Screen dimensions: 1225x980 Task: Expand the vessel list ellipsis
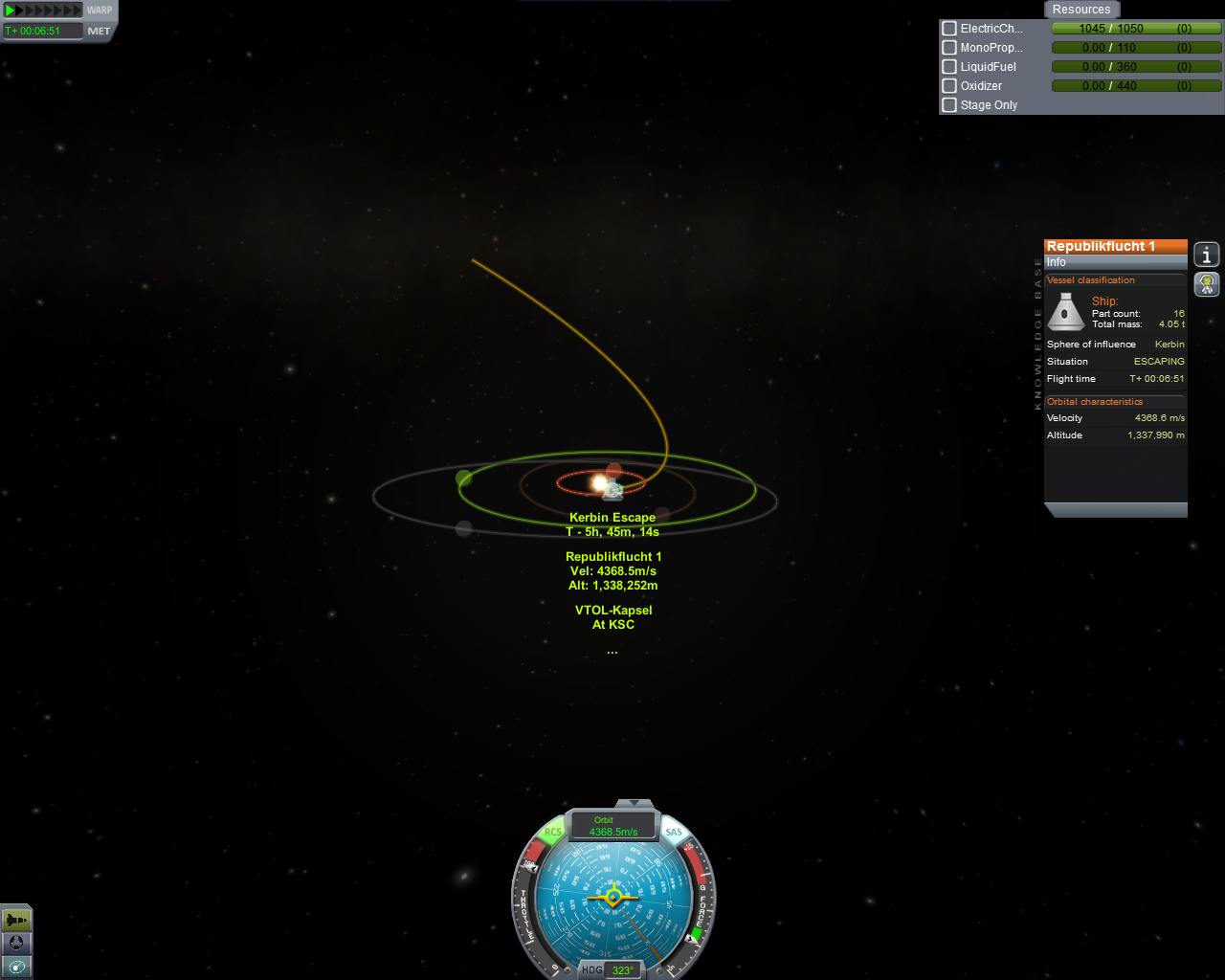(612, 652)
